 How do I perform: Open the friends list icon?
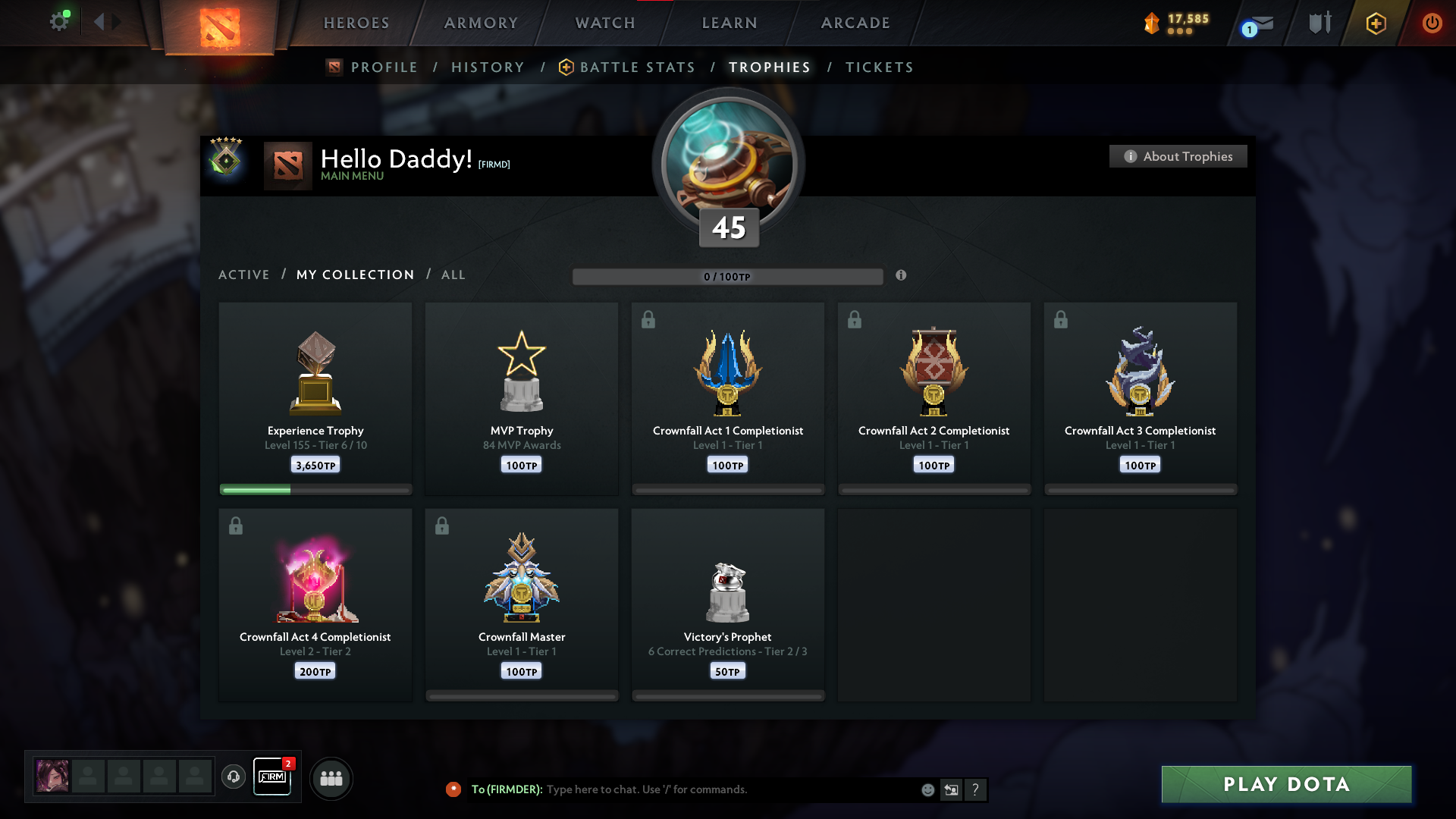tap(331, 778)
